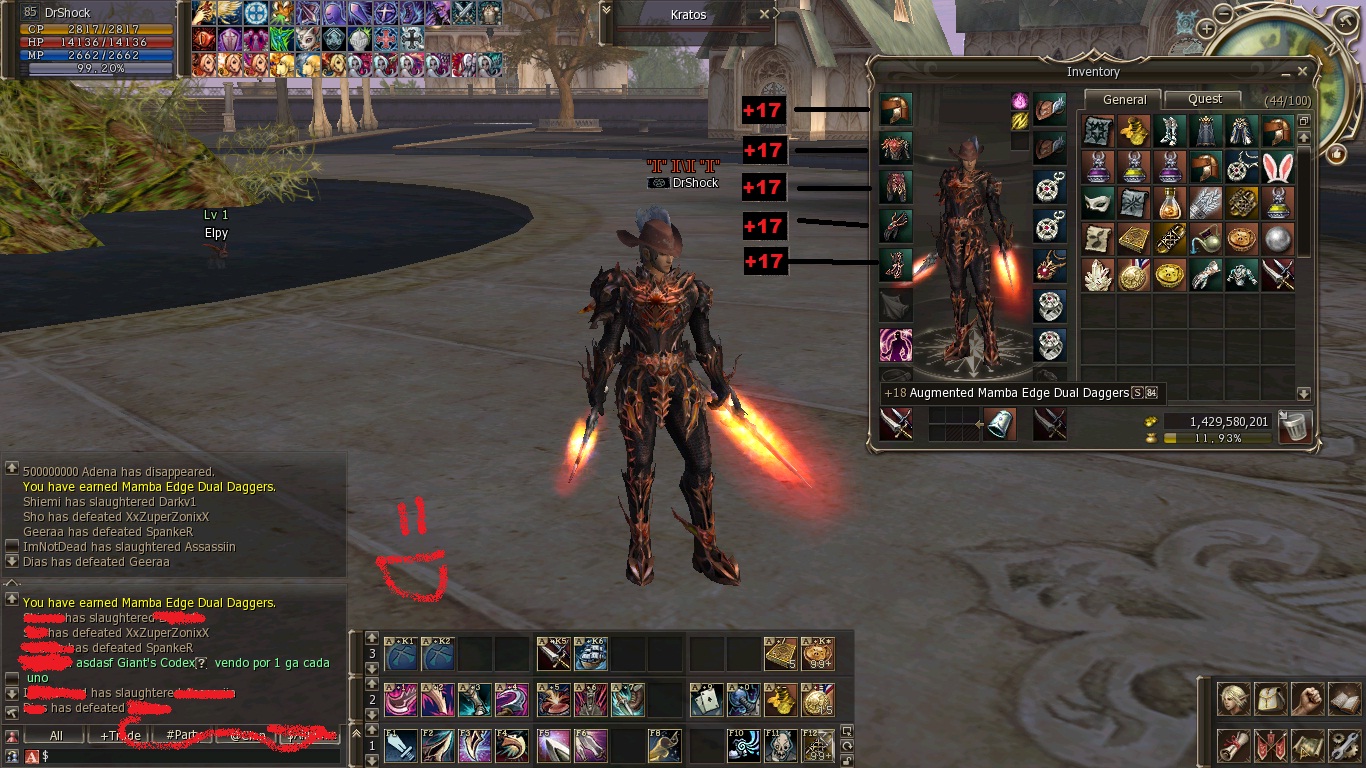The image size is (1366, 768).
Task: Open the trash can in the inventory window
Action: (1293, 424)
